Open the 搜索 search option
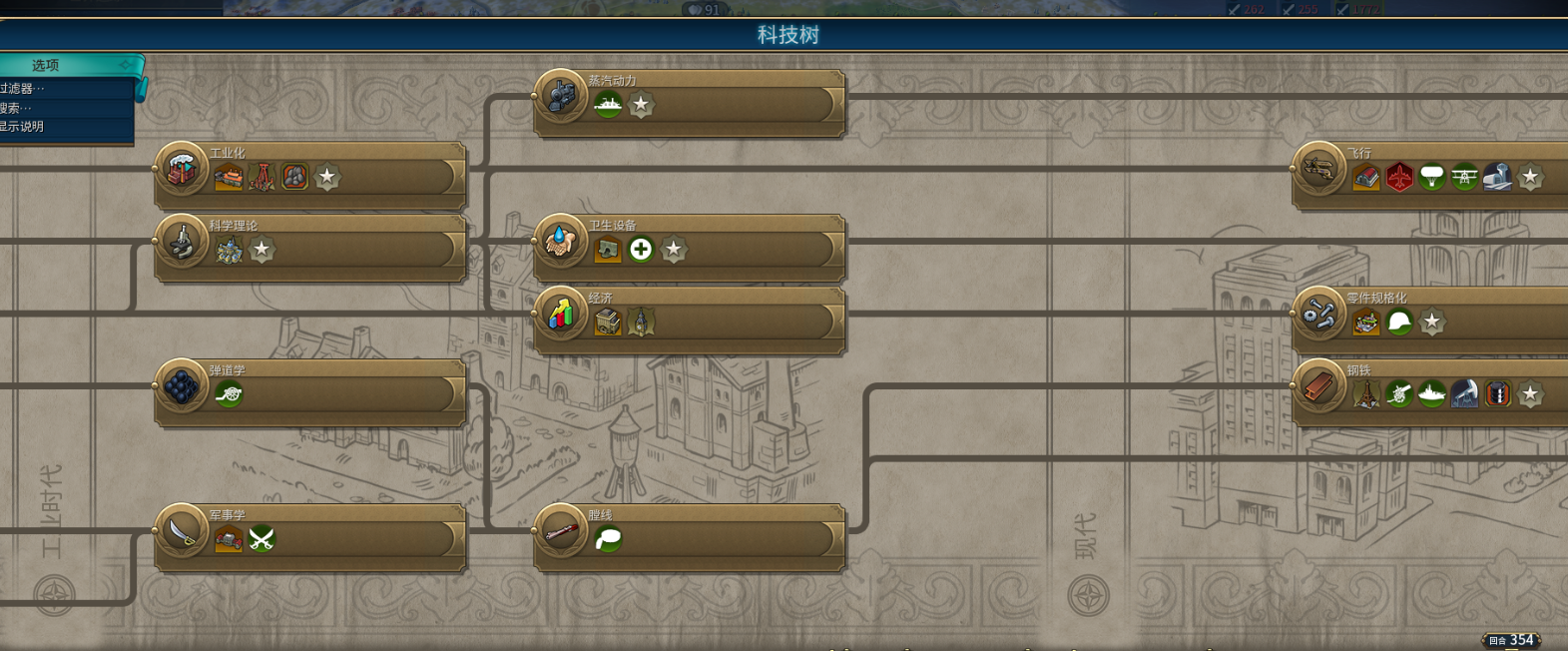Viewport: 1568px width, 651px height. (x=18, y=108)
